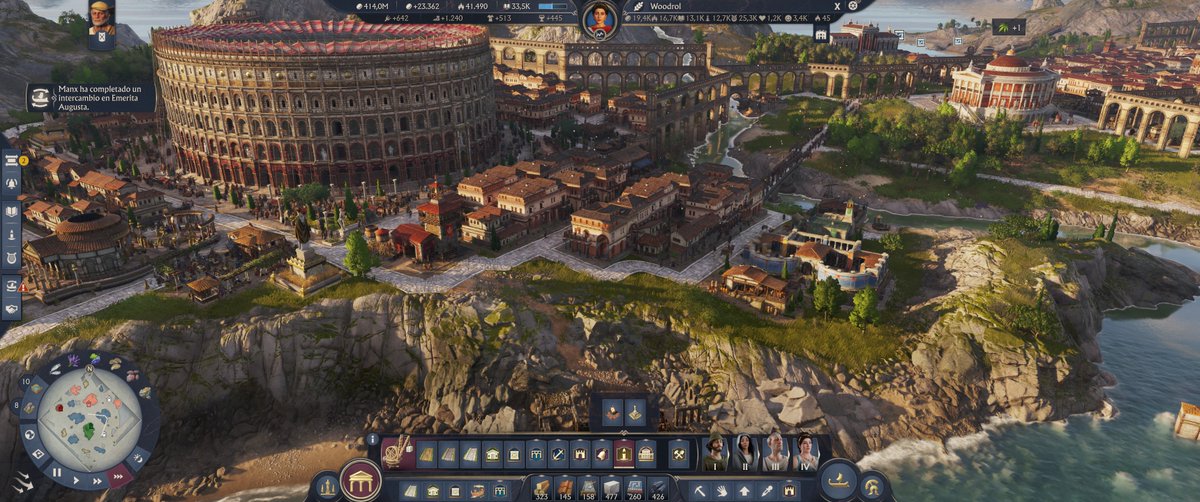The image size is (1200, 502).
Task: Open the Manx trade completed notification
Action: [90, 97]
